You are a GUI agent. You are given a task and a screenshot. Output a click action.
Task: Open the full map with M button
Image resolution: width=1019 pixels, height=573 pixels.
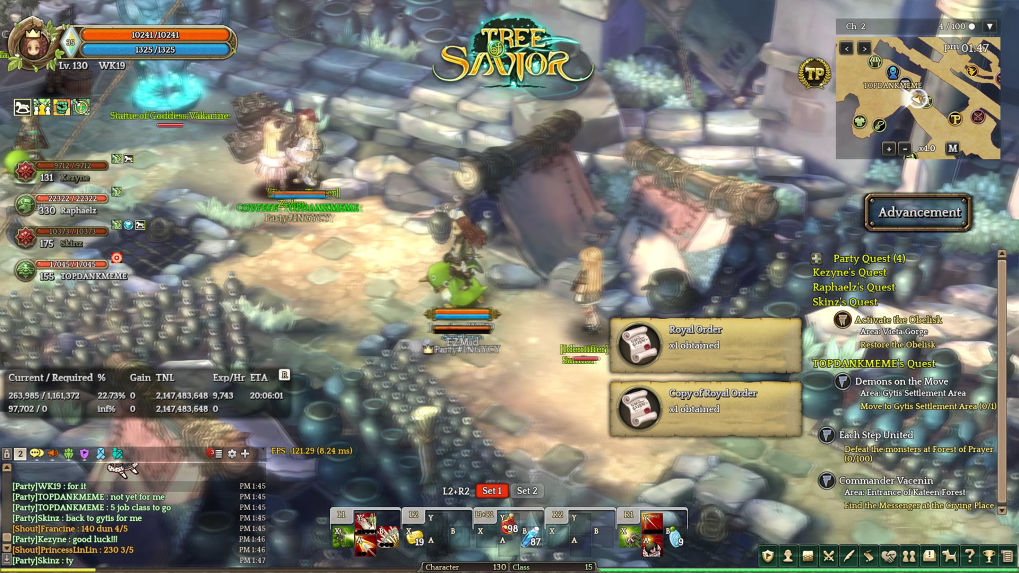952,148
